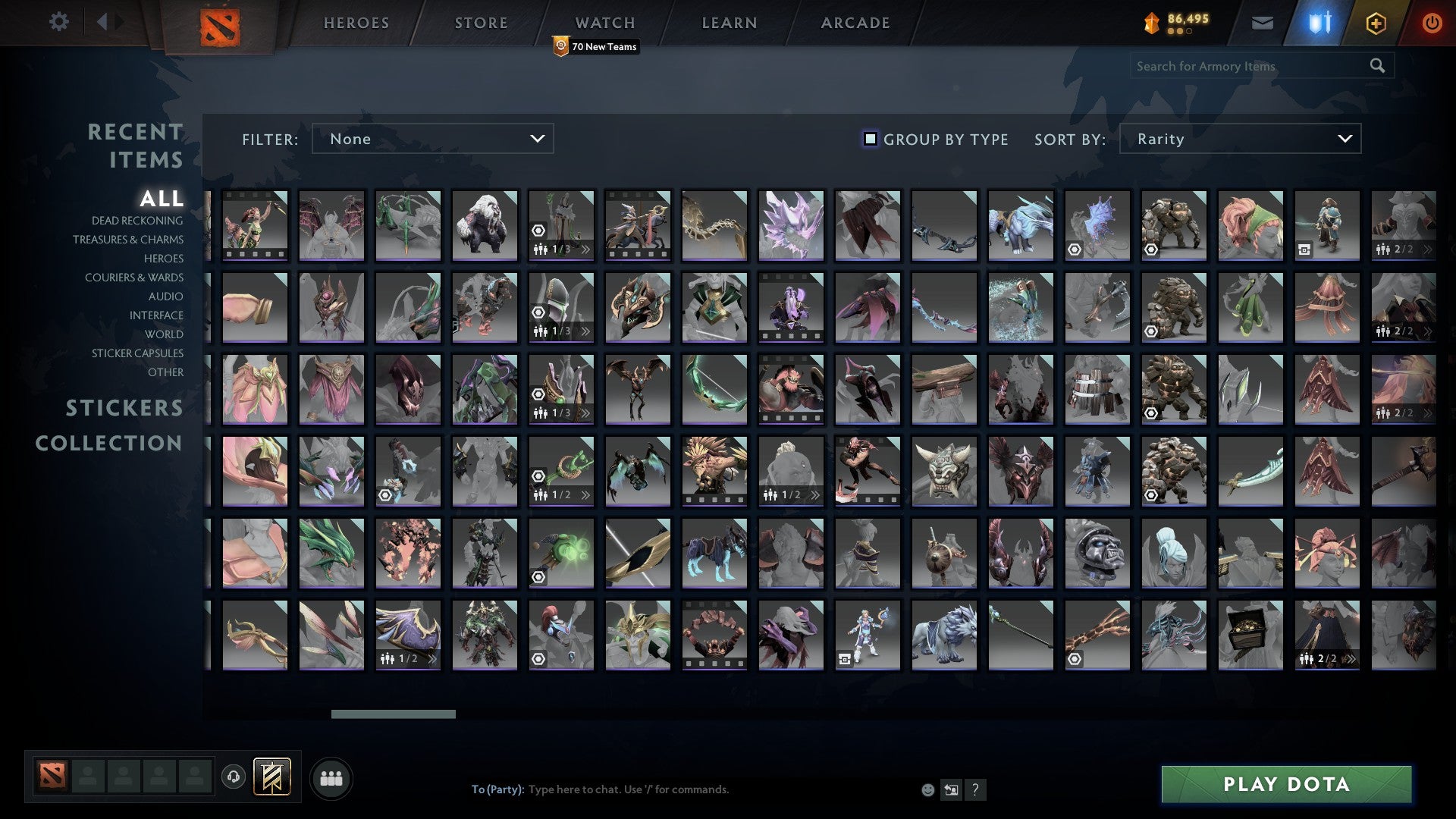This screenshot has height=819, width=1456.
Task: Switch to the STORE tab
Action: (481, 22)
